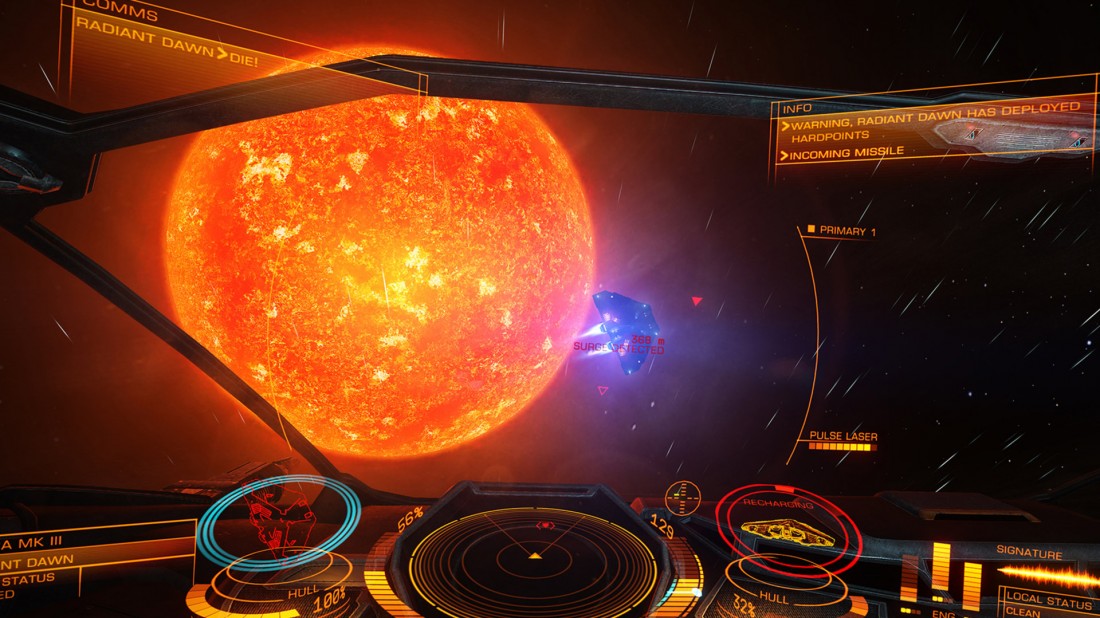Click the navigation compass above the radar
Screen dimensions: 1100x618
tap(682, 494)
